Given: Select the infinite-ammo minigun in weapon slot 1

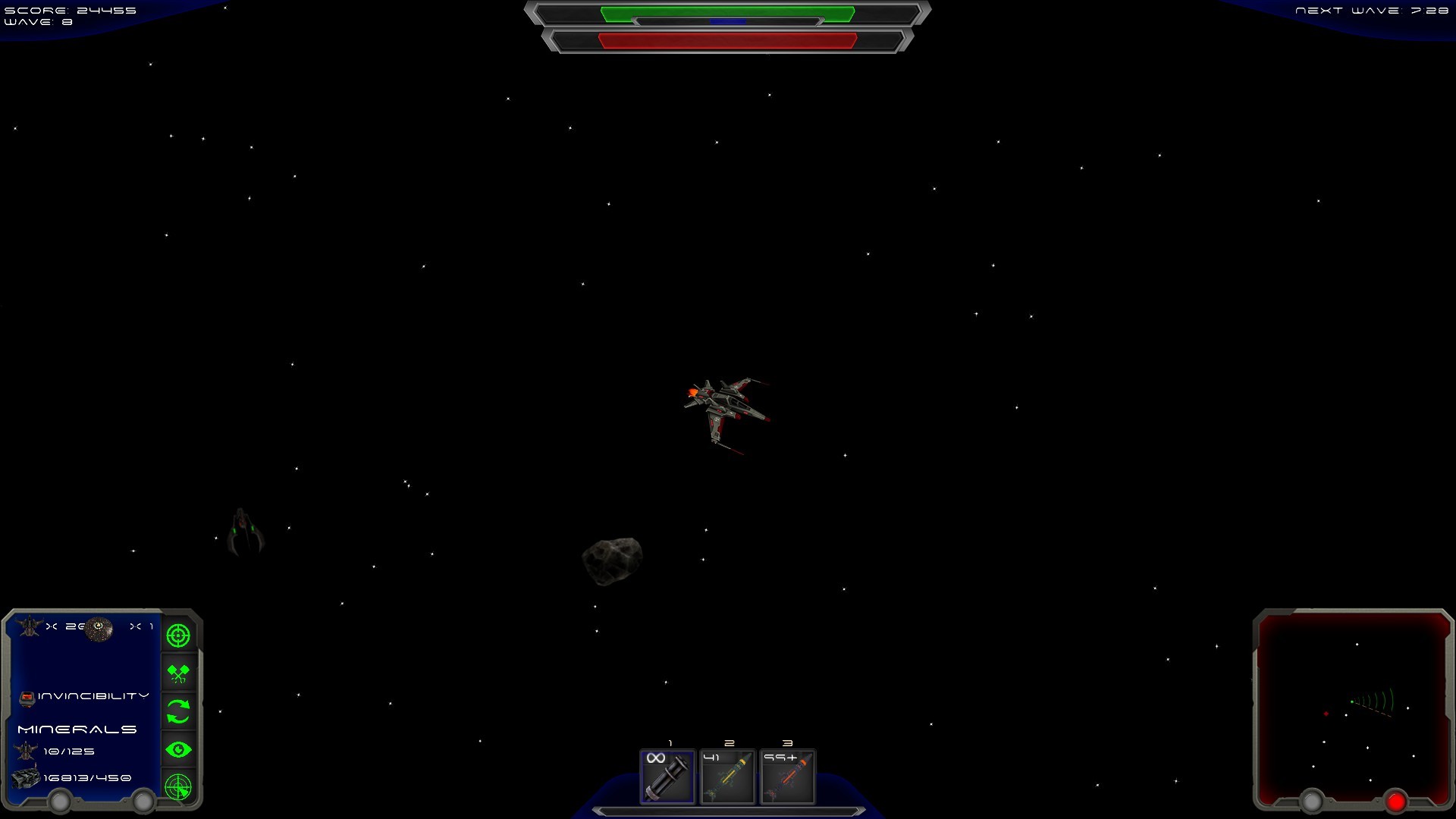Looking at the screenshot, I should coord(667,777).
